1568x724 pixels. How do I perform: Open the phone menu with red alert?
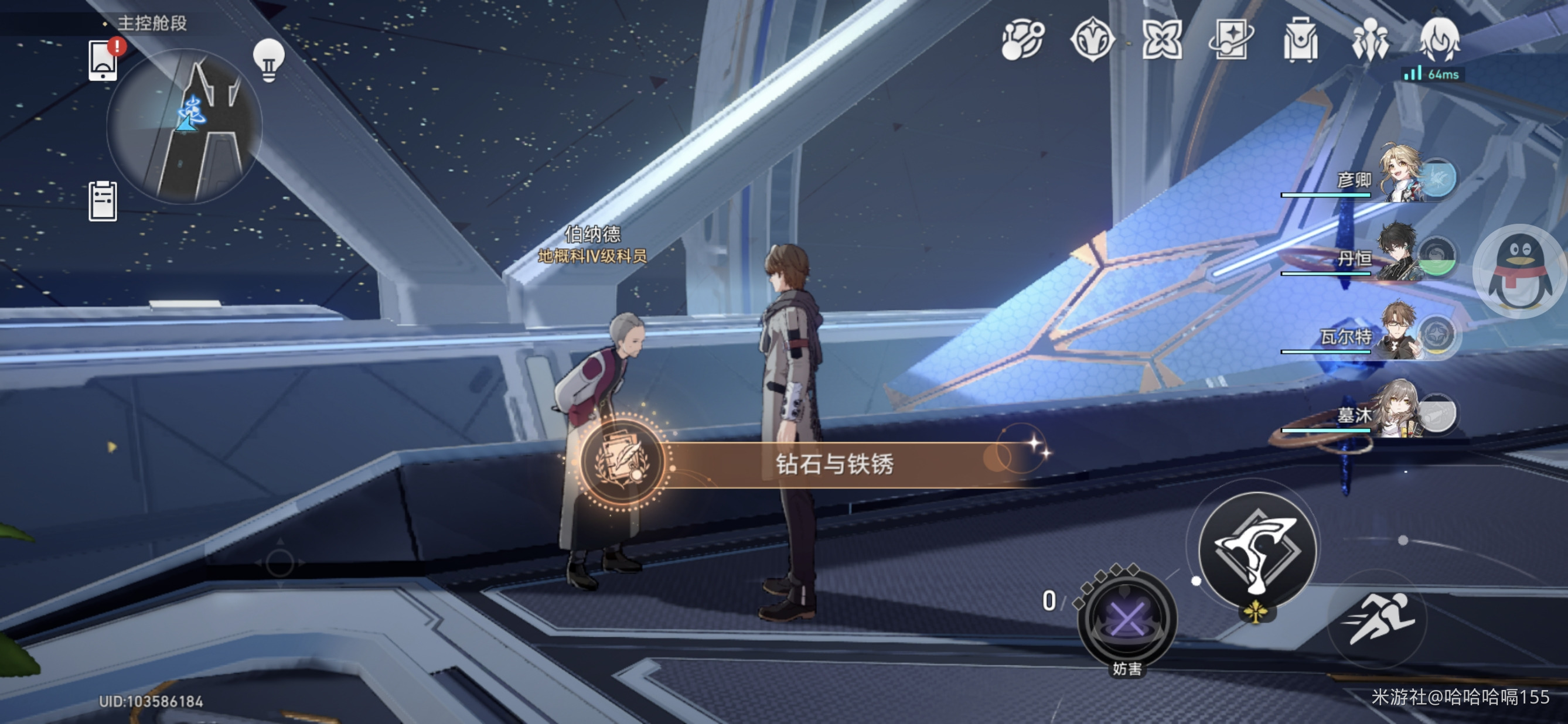[104, 60]
